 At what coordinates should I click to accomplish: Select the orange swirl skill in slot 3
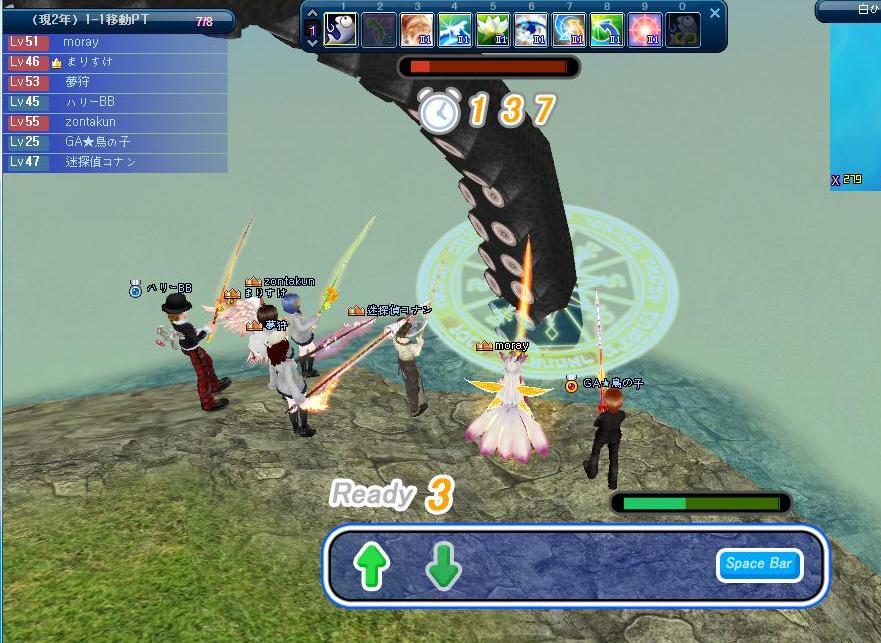tap(416, 30)
